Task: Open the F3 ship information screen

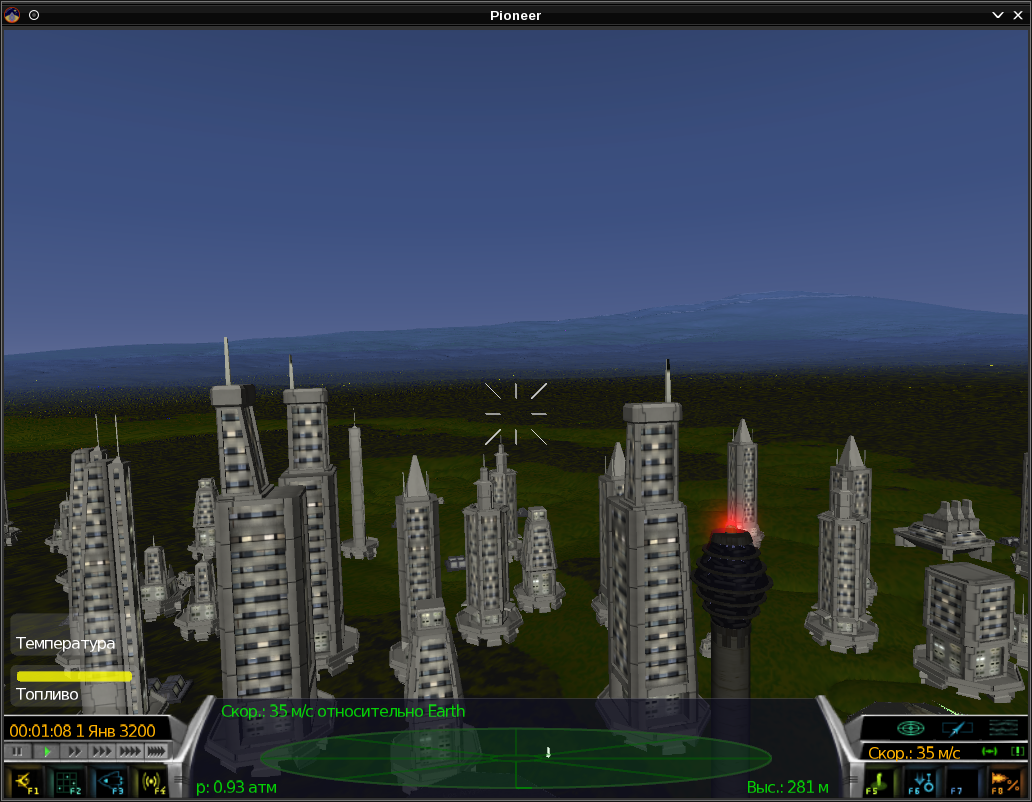Action: click(110, 781)
